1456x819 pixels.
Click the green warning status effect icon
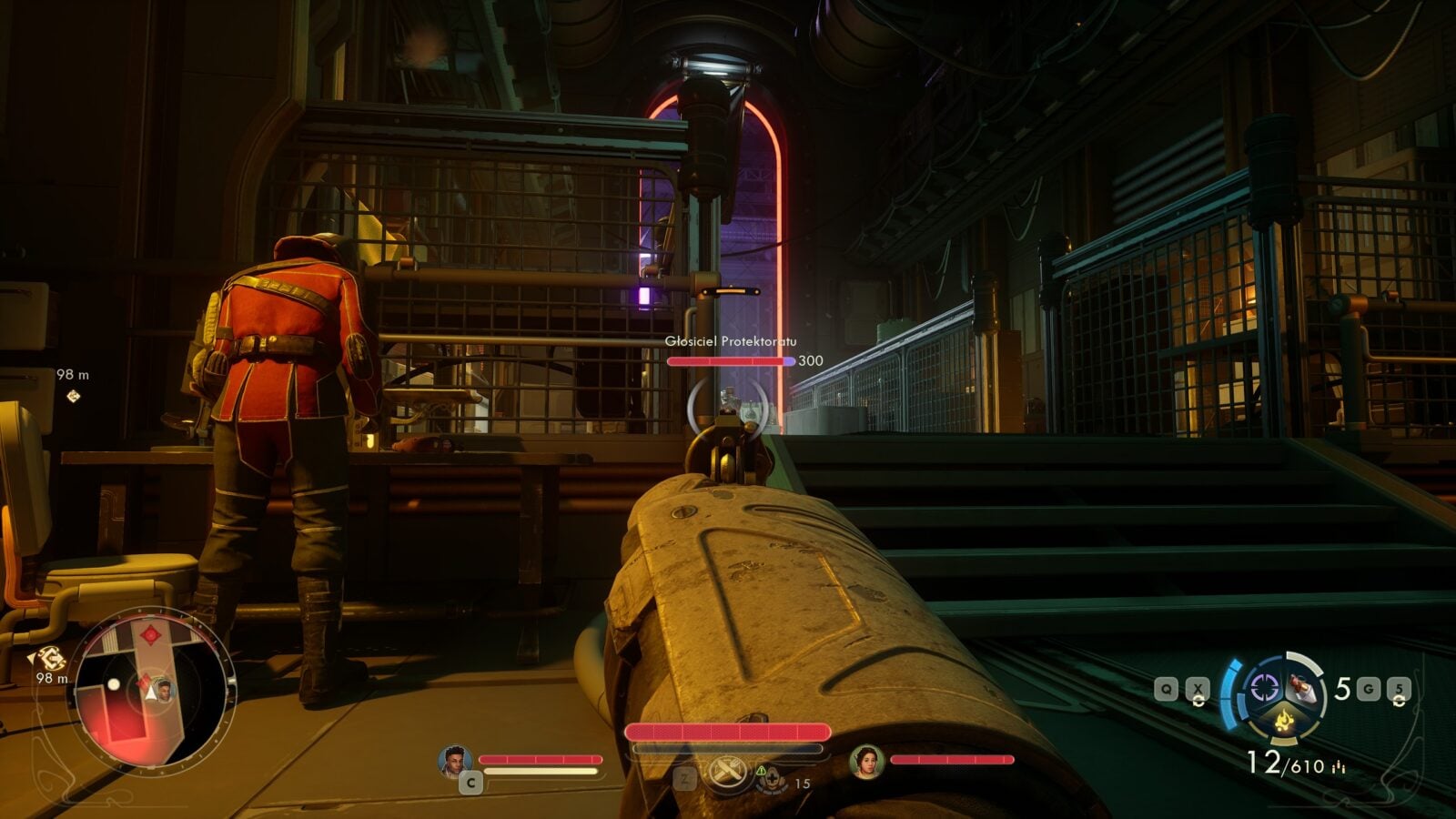tap(761, 771)
